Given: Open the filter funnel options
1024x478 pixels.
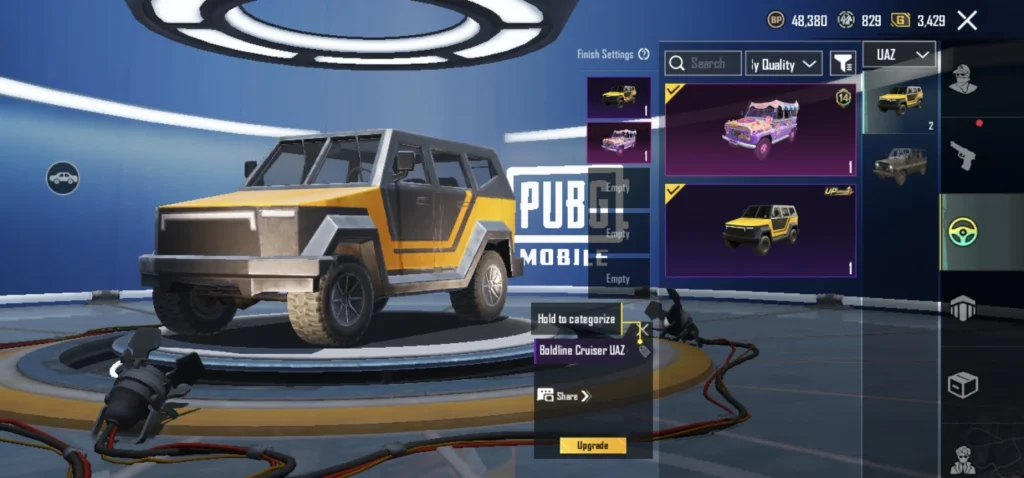Looking at the screenshot, I should tap(843, 64).
